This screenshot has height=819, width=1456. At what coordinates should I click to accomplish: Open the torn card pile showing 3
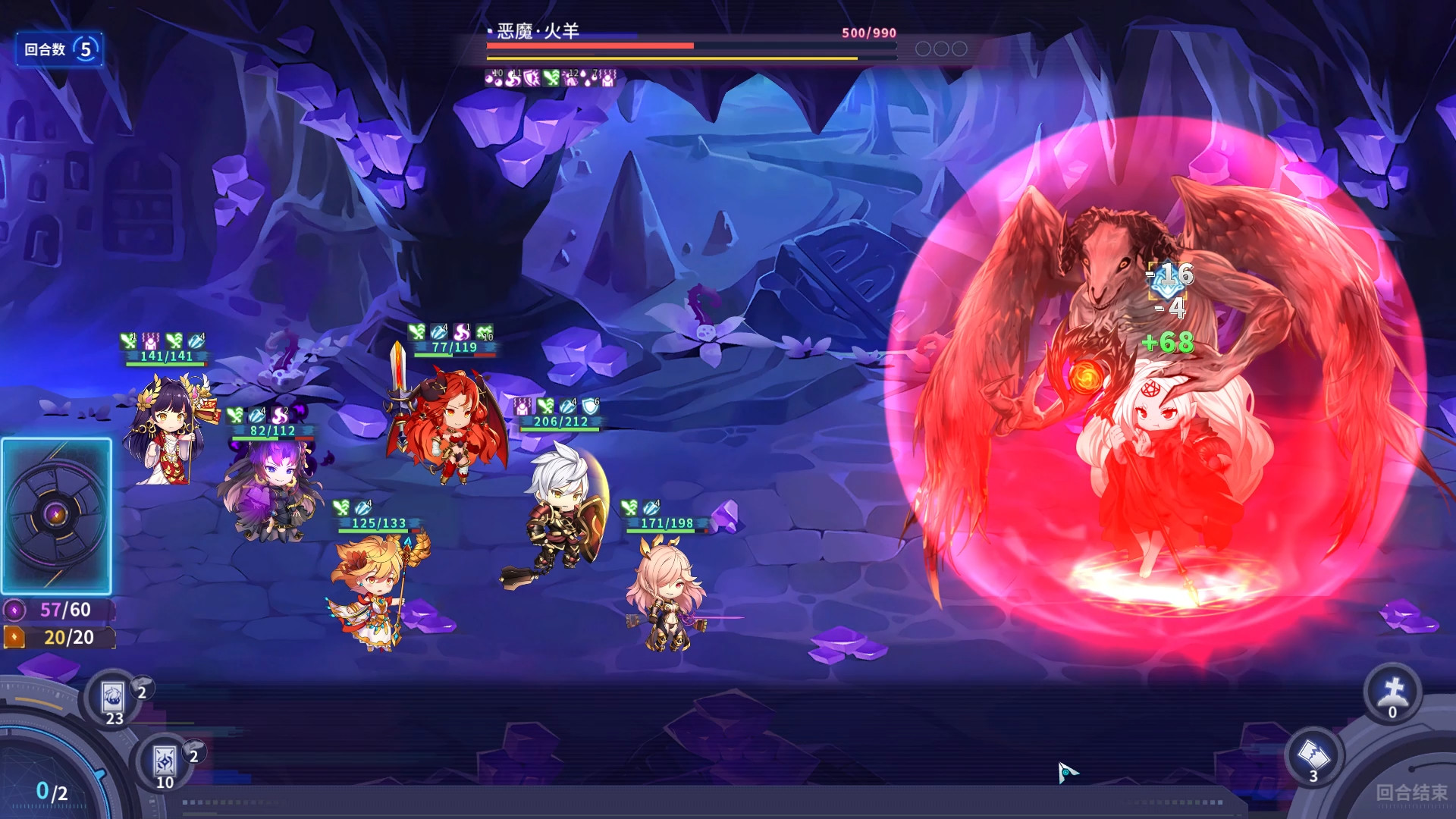point(1313,755)
